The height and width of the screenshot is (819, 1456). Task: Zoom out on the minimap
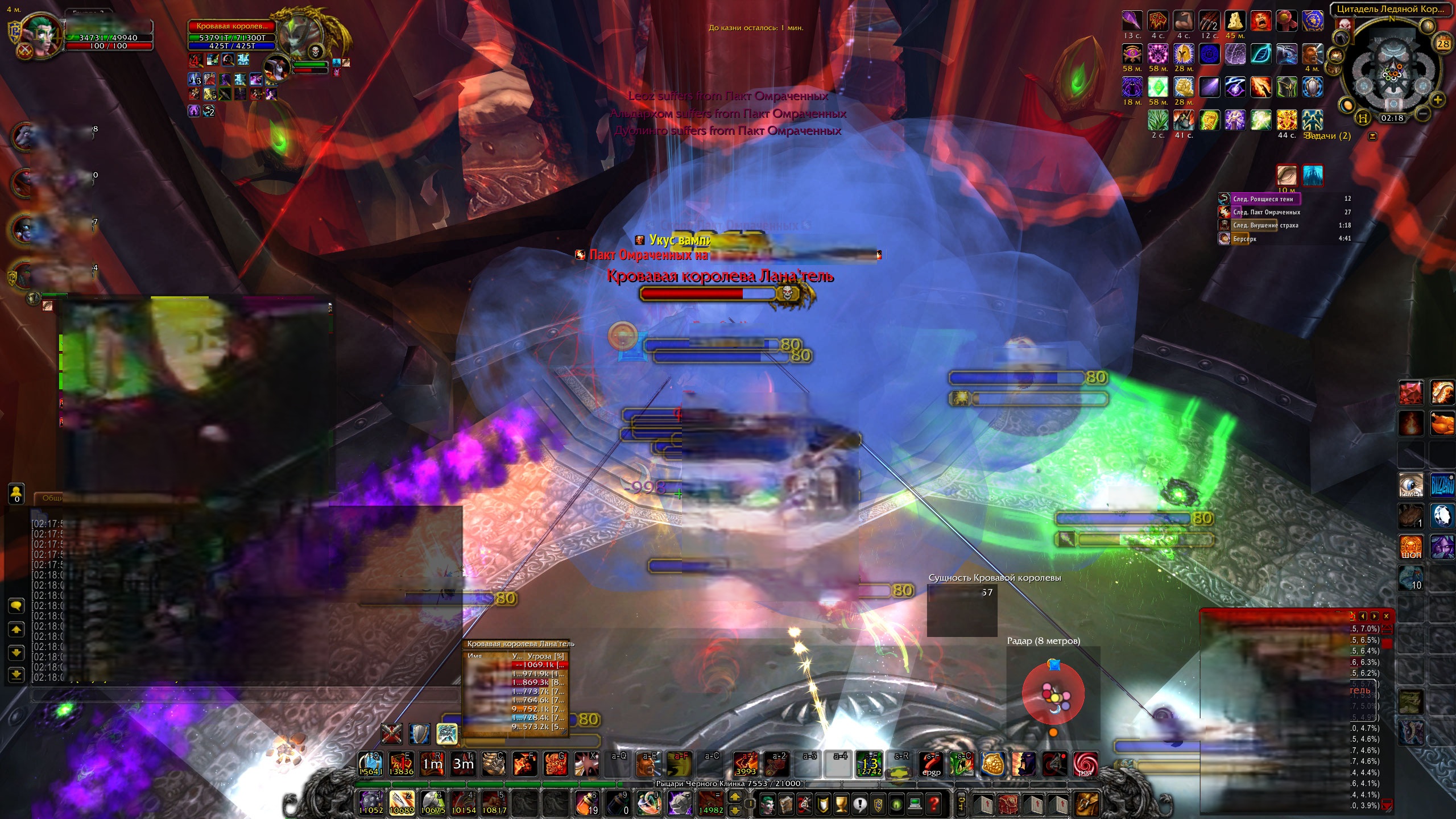click(x=1422, y=113)
